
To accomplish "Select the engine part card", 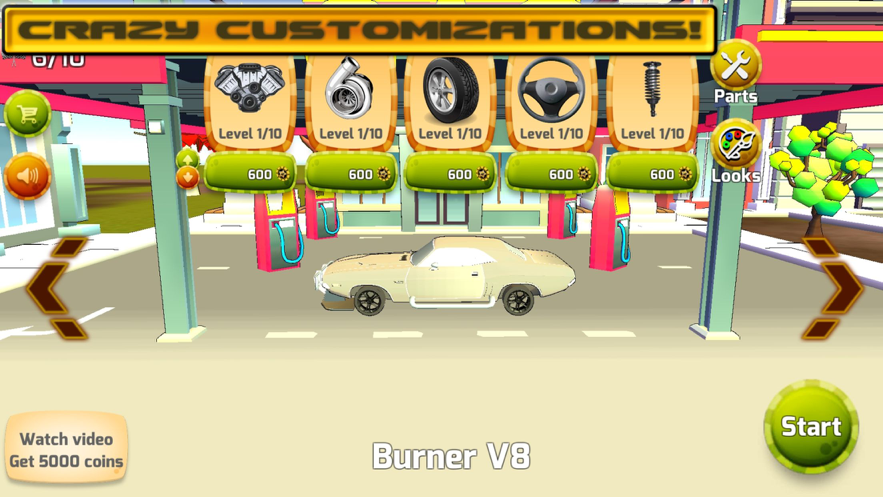I will point(250,101).
